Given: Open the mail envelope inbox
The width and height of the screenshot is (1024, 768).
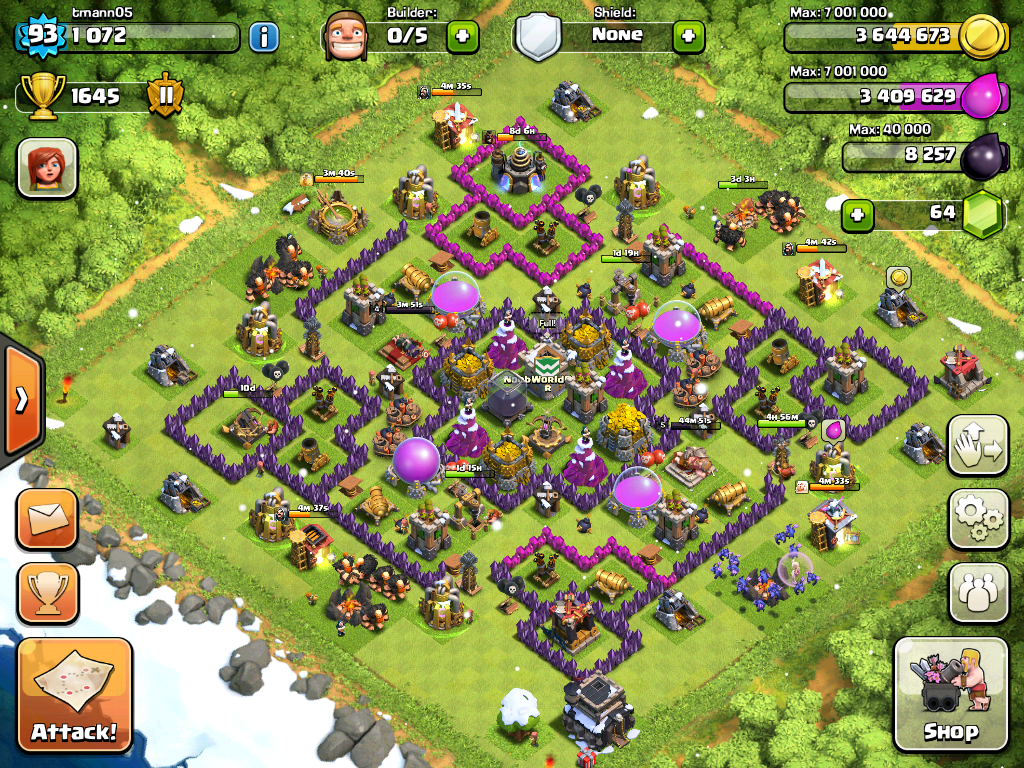Looking at the screenshot, I should point(46,519).
